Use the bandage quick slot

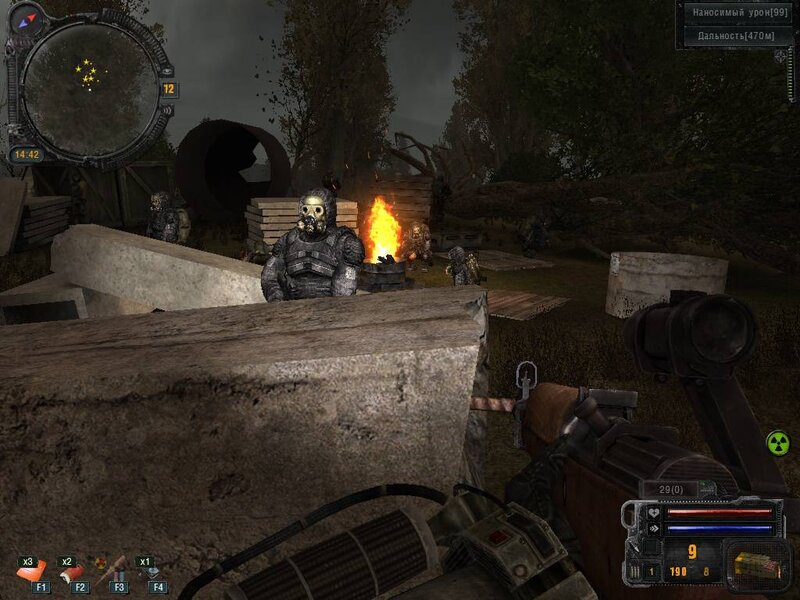click(38, 573)
